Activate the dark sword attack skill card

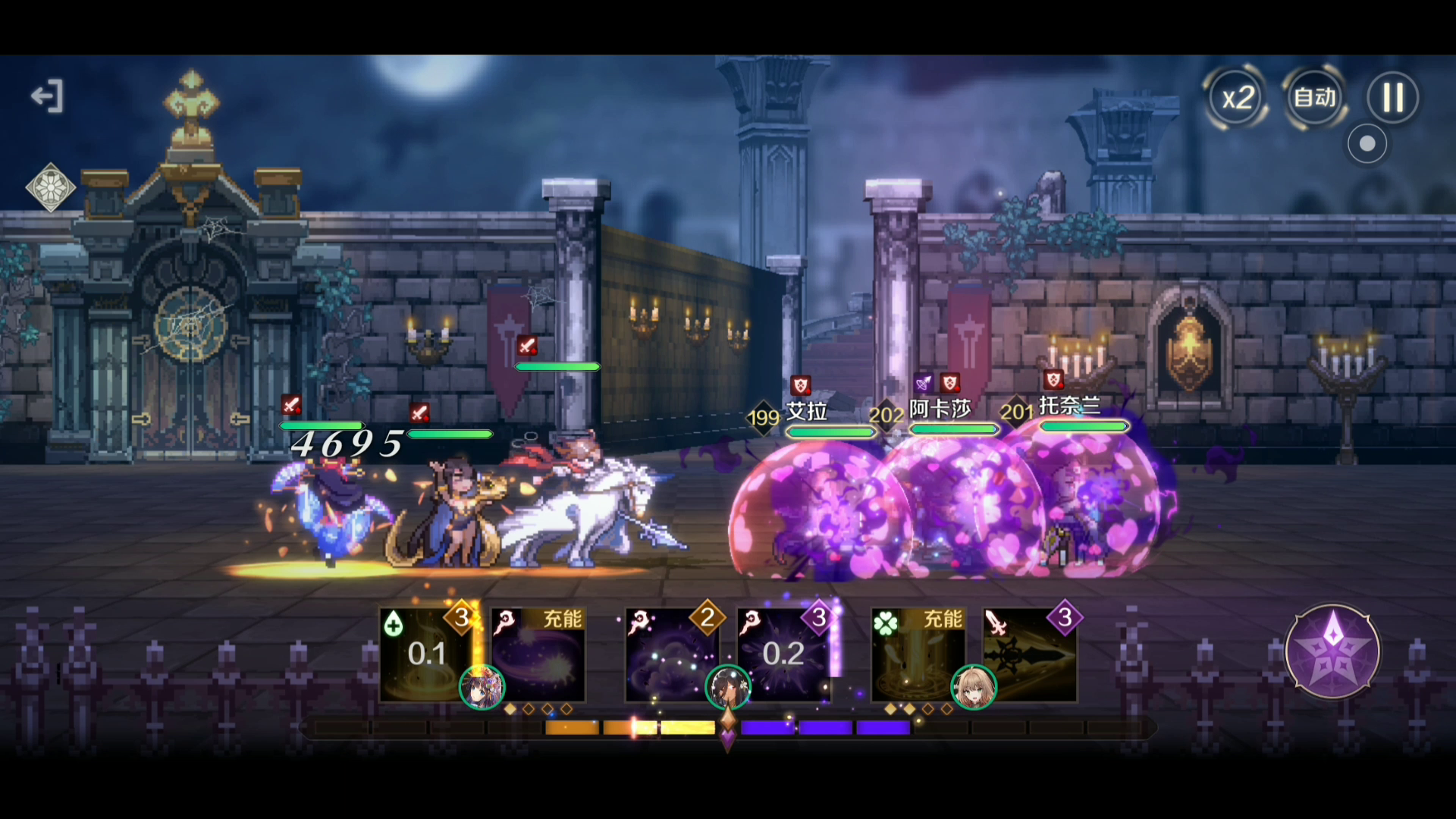click(x=1030, y=654)
